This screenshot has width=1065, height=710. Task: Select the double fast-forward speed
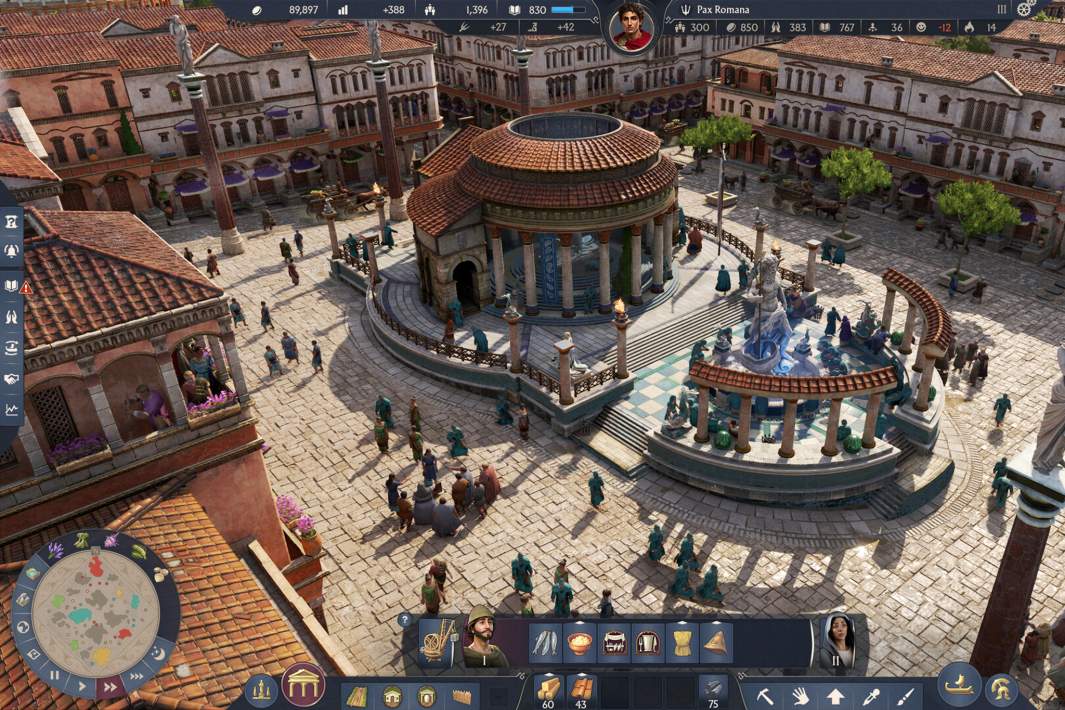108,686
